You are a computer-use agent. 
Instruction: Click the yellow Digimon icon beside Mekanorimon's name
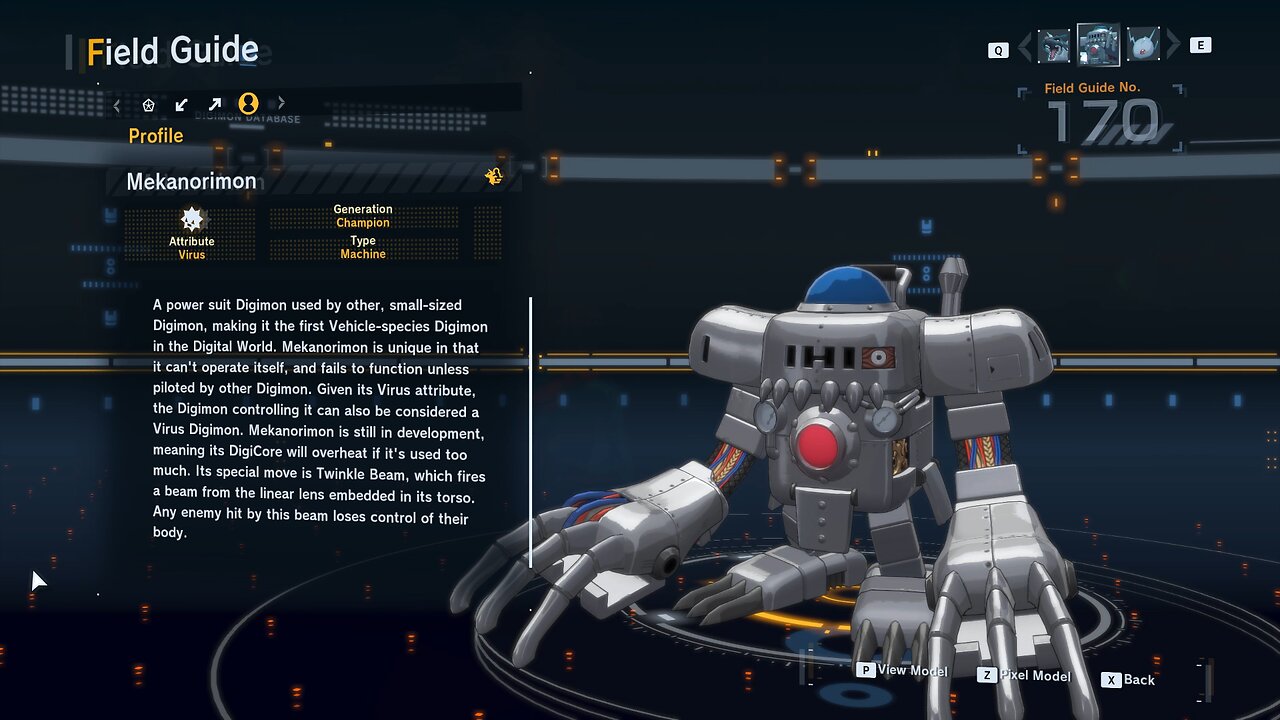click(494, 177)
